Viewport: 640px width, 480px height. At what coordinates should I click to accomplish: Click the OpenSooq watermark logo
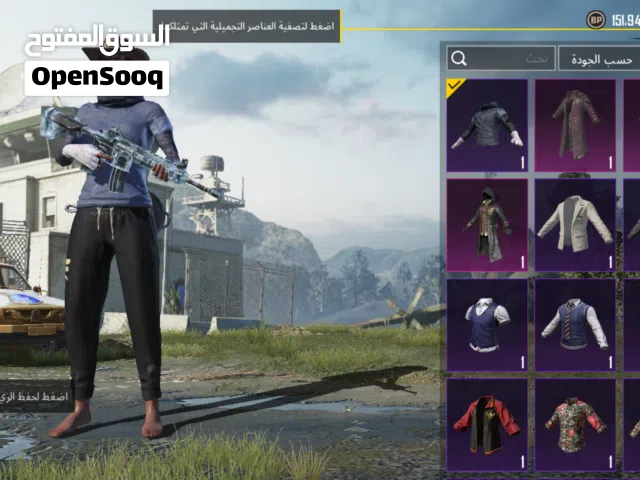[x=97, y=77]
